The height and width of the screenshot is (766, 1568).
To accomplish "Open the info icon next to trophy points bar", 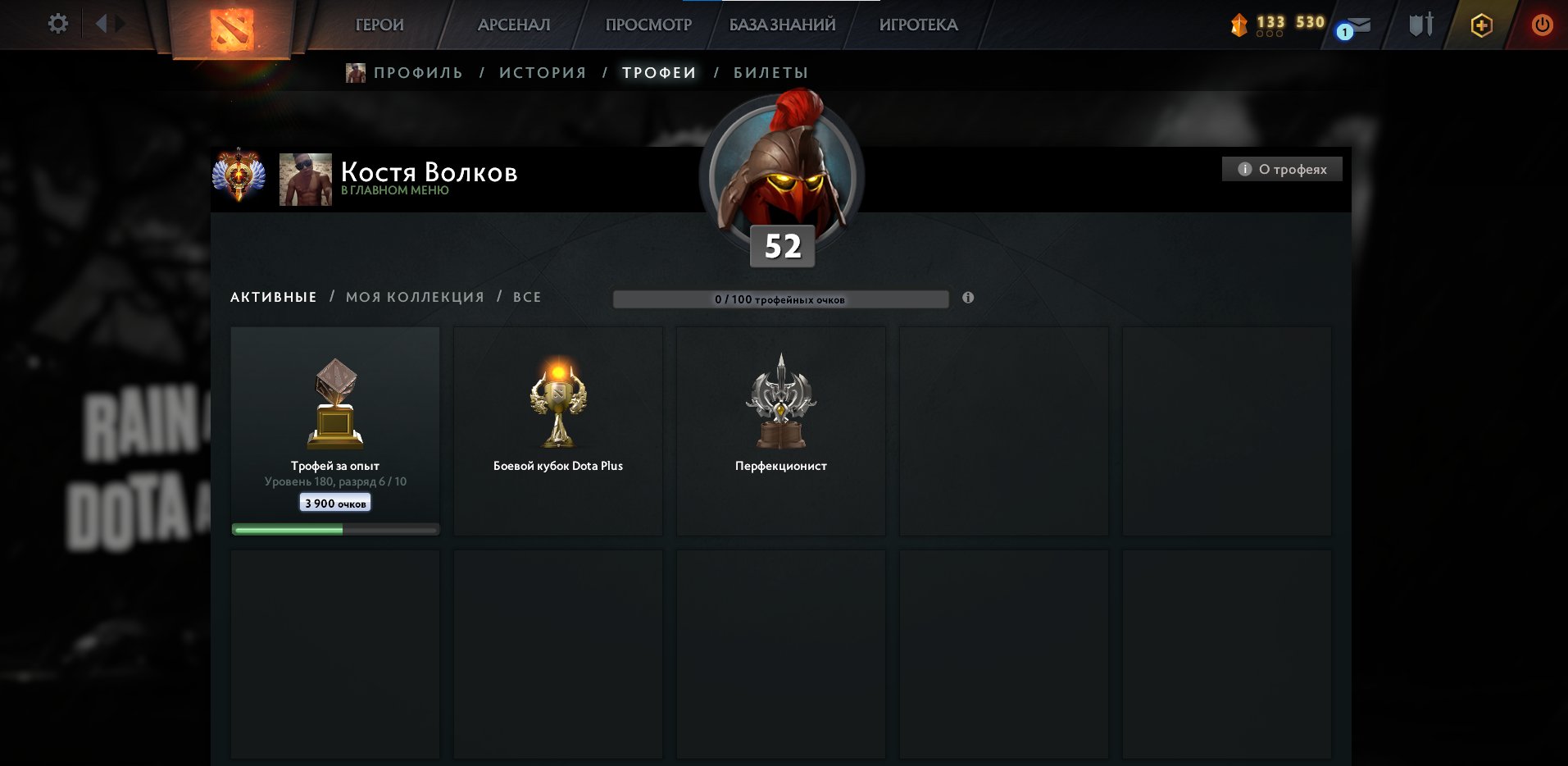I will pyautogui.click(x=969, y=299).
